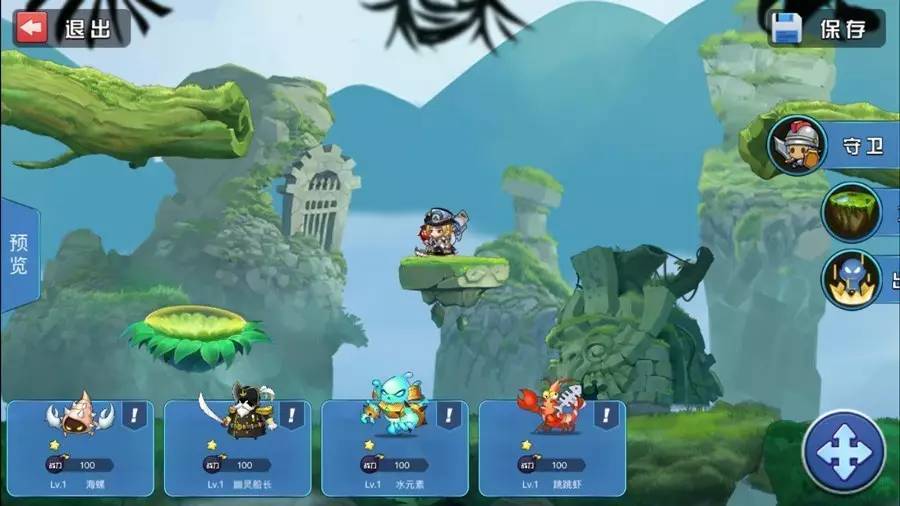Pick the 幽灵船长 ghost captain card

pos(237,447)
